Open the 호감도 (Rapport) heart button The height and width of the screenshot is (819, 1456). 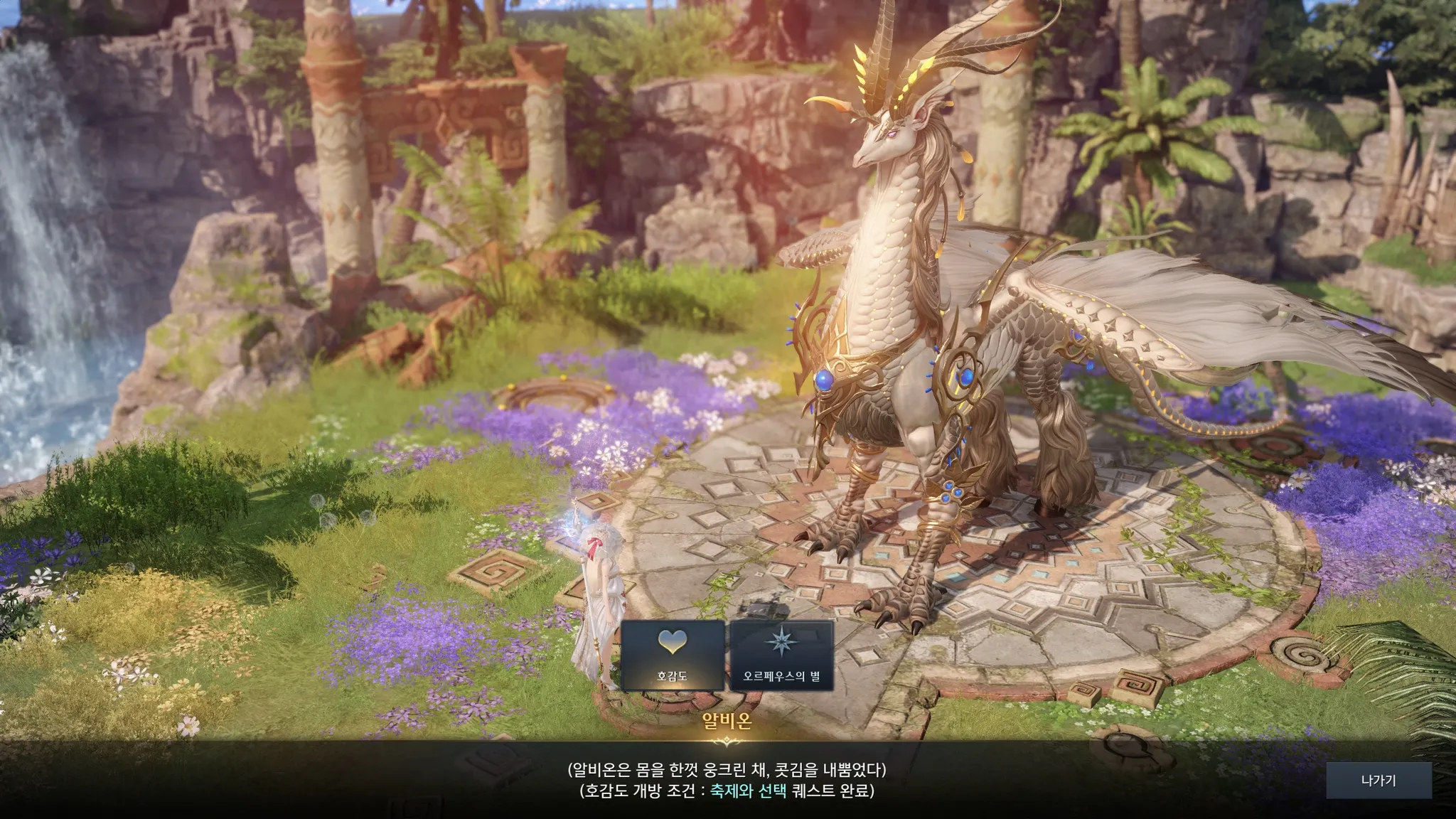point(673,655)
